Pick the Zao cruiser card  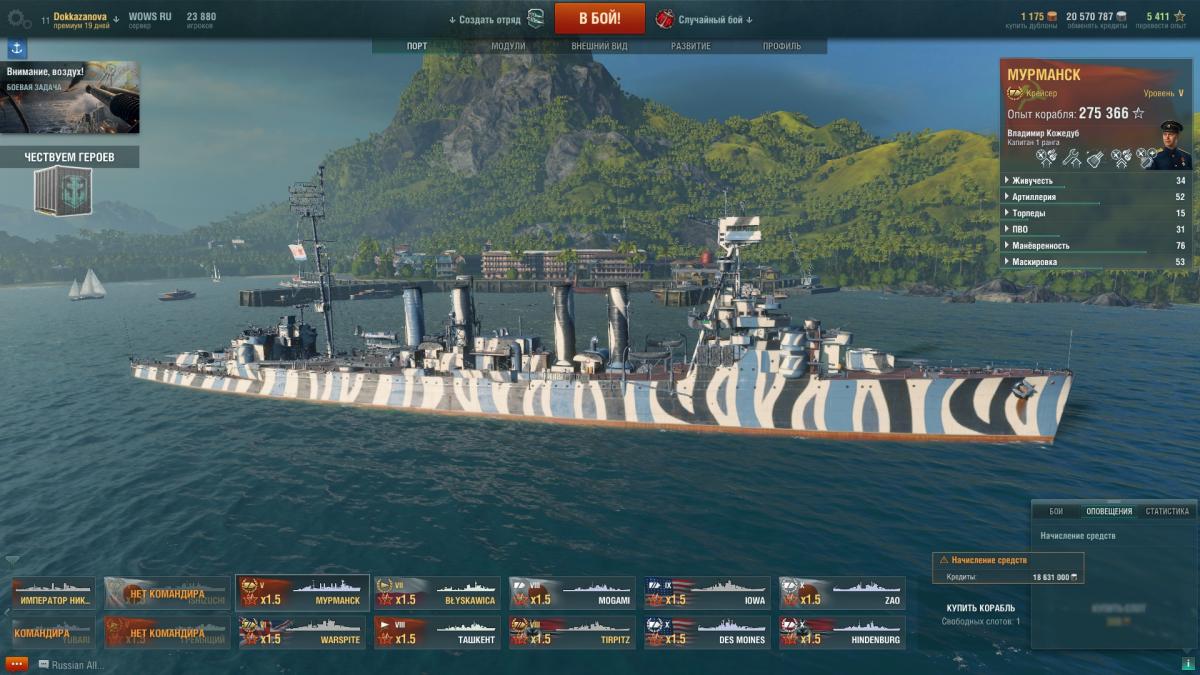842,593
